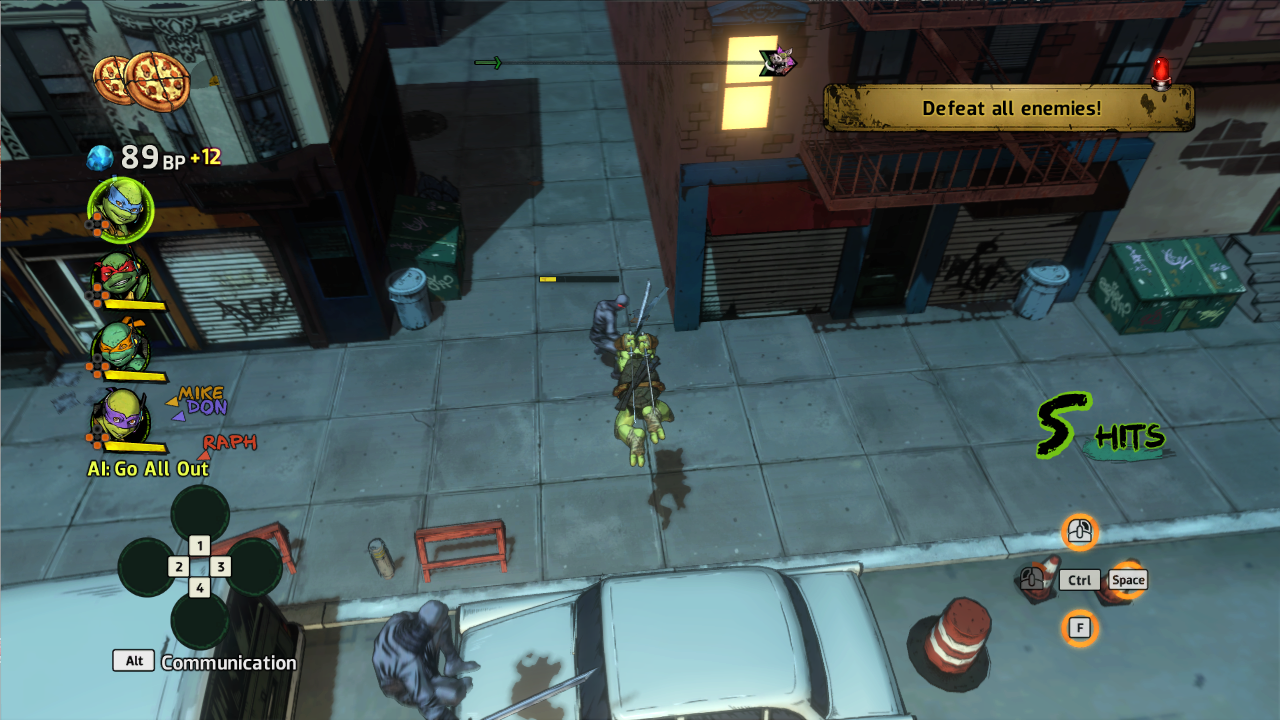Select the boss marker on the progress track
The image size is (1280, 720).
[777, 63]
